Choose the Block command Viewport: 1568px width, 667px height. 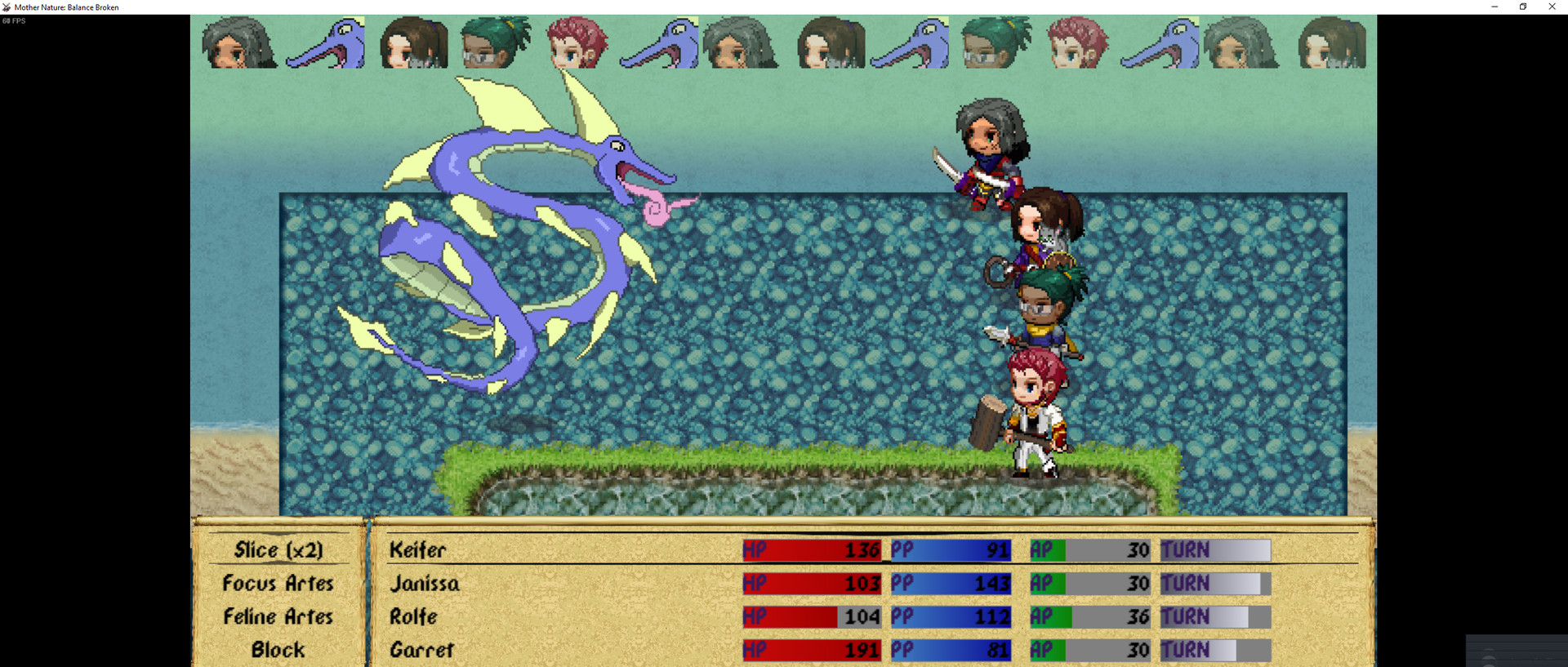coord(278,650)
